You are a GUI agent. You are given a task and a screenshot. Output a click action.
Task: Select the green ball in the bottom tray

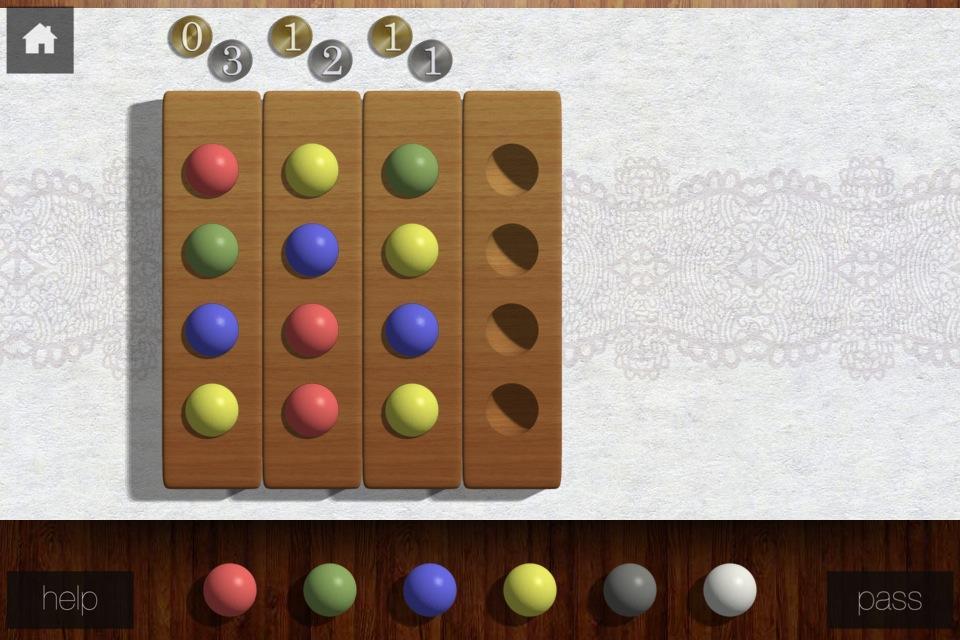click(x=330, y=590)
